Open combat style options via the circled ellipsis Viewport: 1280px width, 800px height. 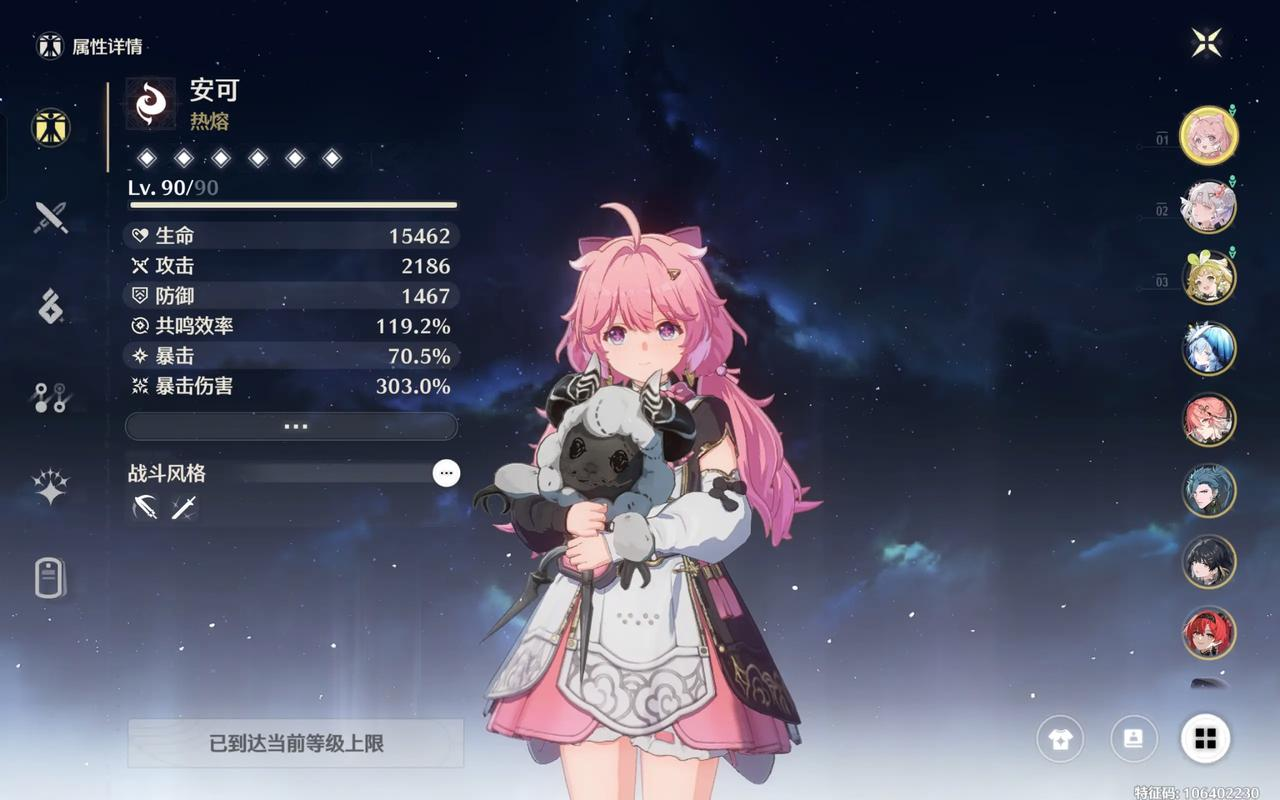pos(447,473)
